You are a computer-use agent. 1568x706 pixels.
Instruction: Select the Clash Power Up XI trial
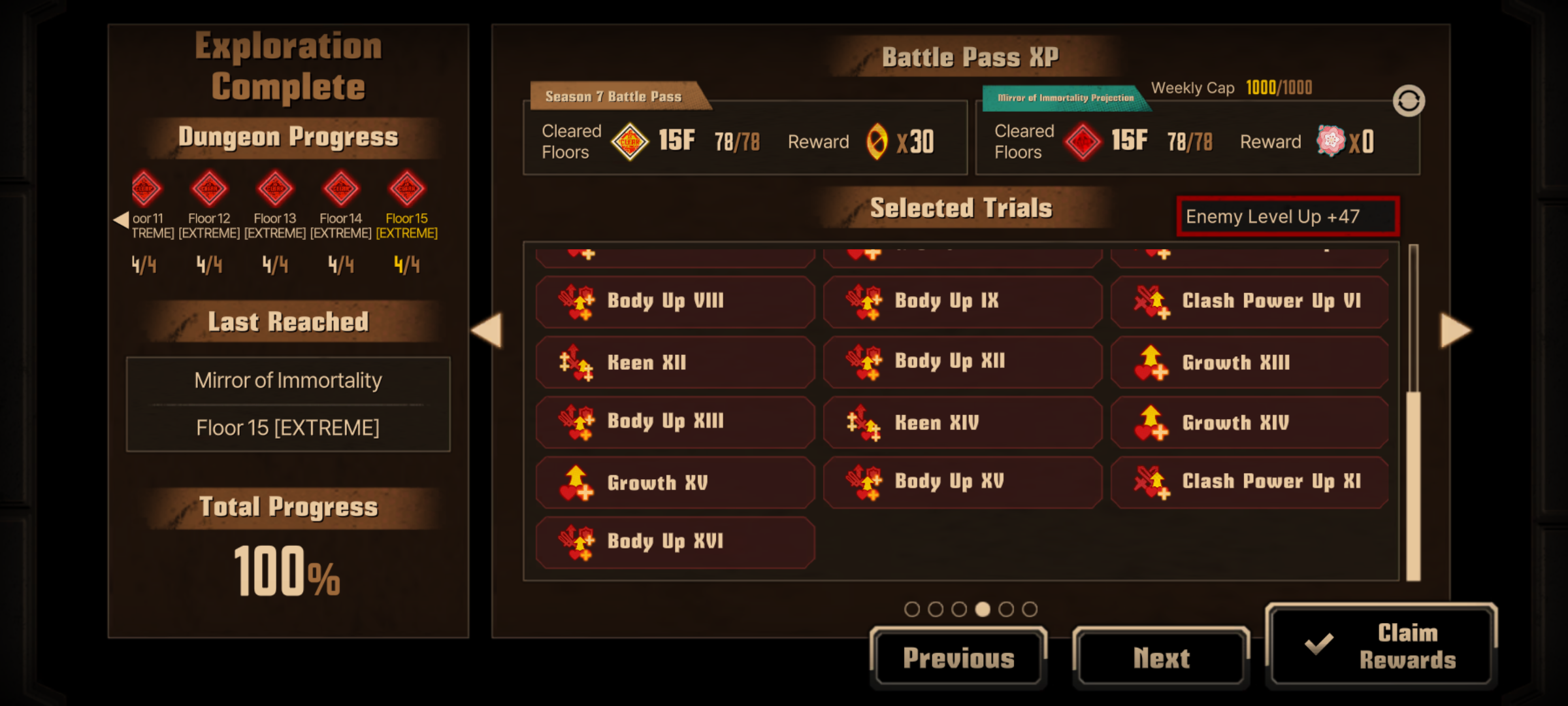tap(1250, 482)
